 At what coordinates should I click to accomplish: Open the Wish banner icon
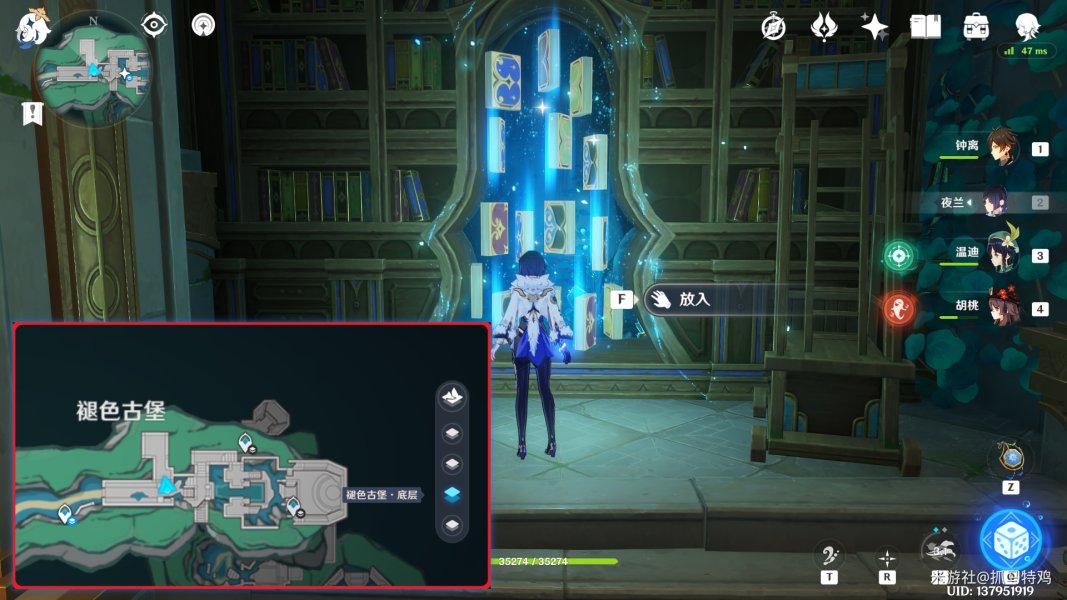coord(823,27)
